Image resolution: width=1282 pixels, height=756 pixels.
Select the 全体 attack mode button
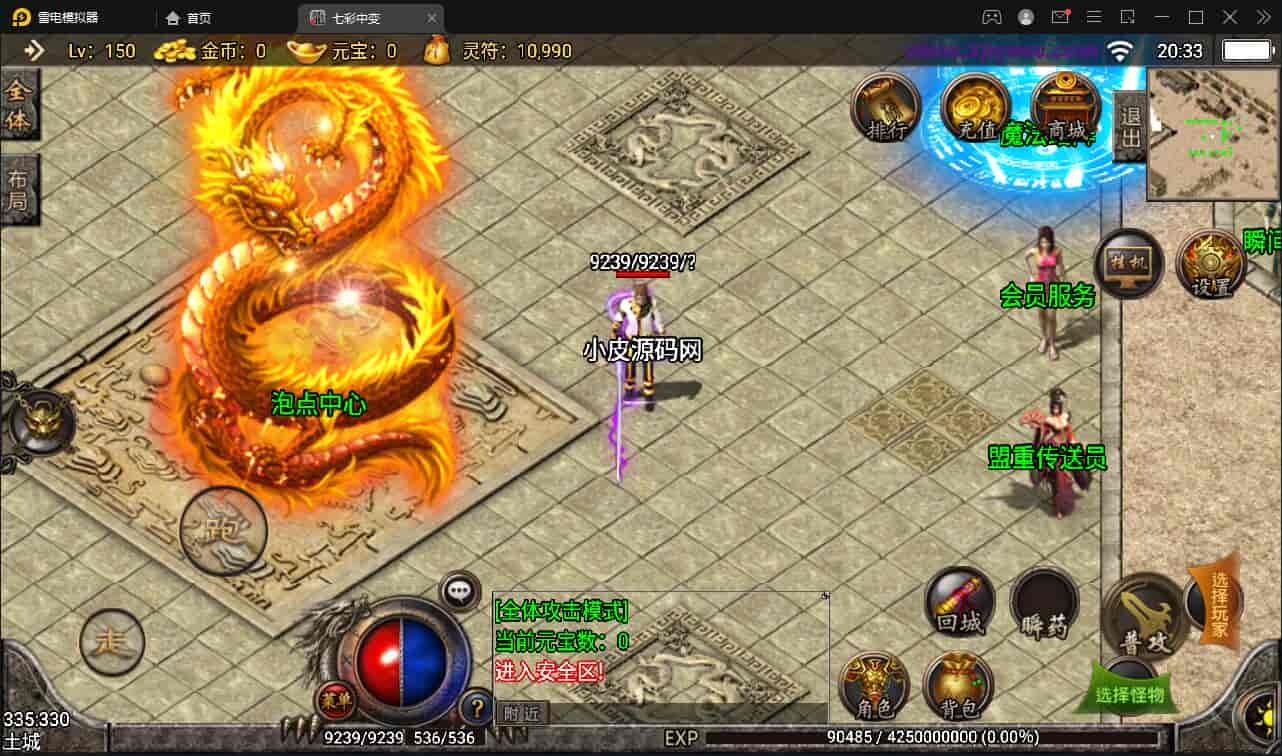(x=19, y=106)
